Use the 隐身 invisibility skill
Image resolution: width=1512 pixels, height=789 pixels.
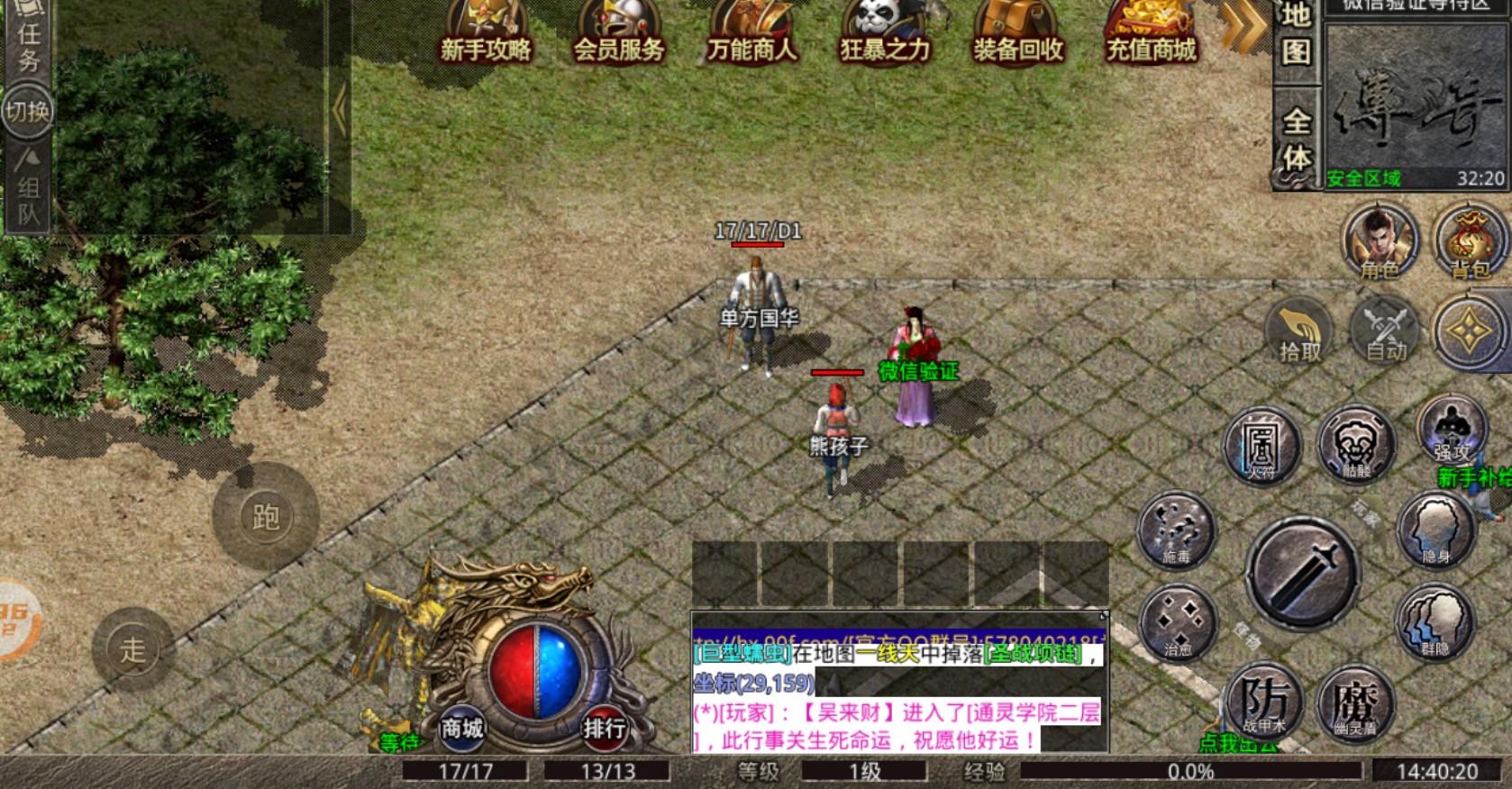[x=1436, y=531]
